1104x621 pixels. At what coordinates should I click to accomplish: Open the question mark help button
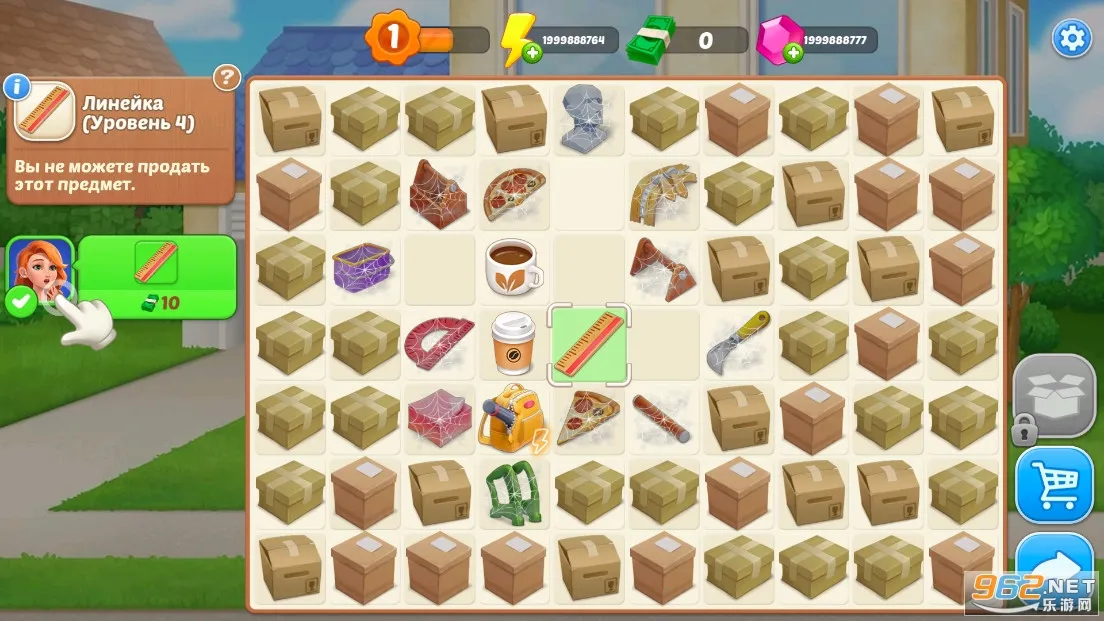tap(228, 77)
